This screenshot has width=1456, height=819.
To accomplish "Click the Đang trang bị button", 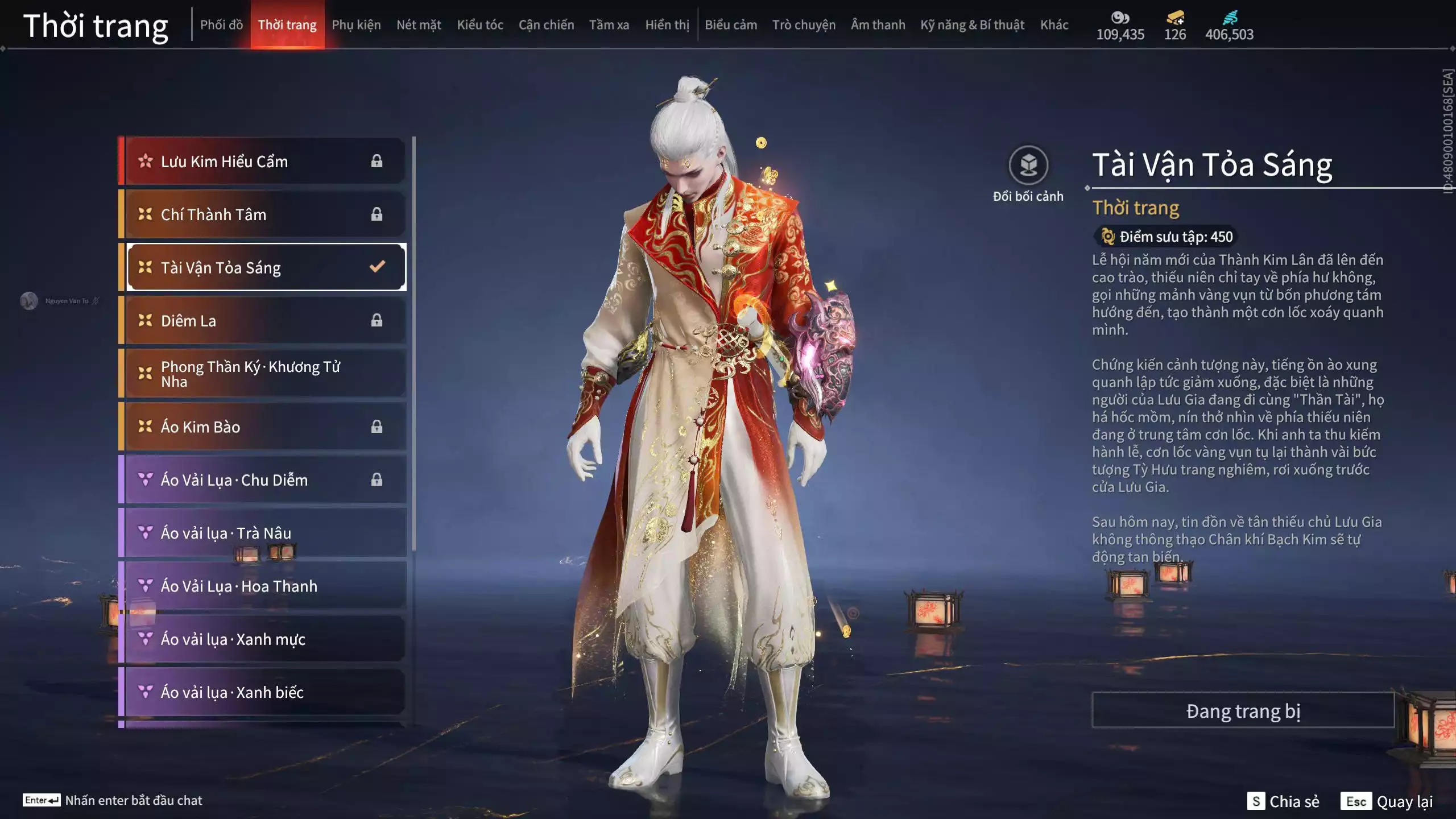I will [1243, 711].
